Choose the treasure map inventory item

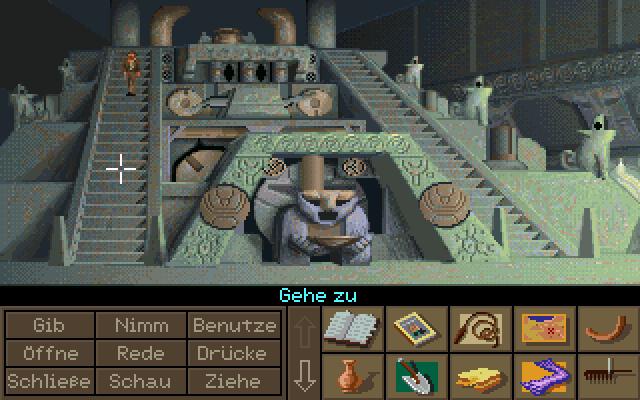point(542,328)
